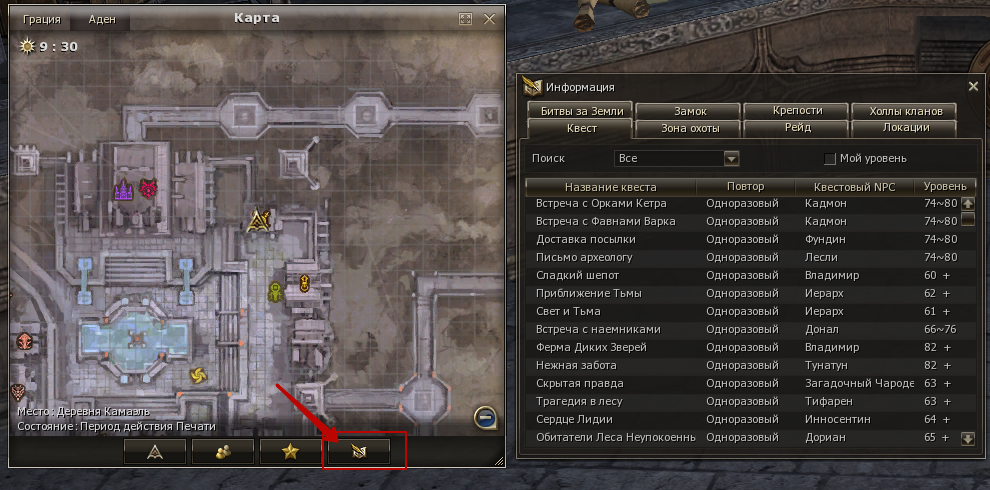Switch to the Аден map tab
990x490 pixels.
(101, 19)
